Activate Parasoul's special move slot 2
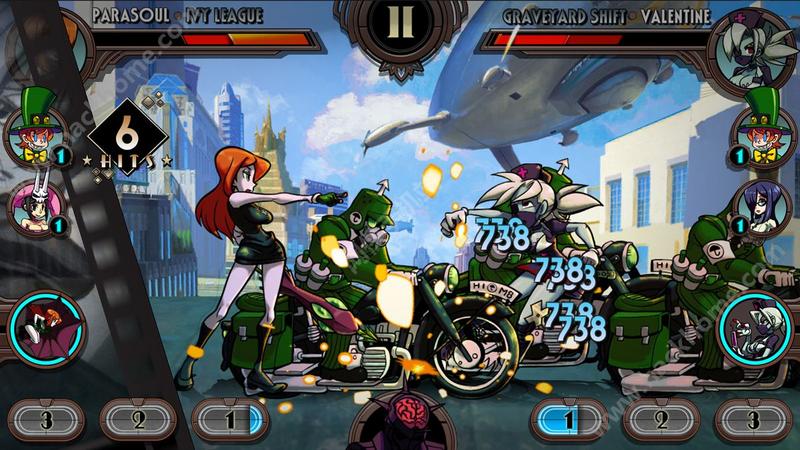This screenshot has height=450, width=800. (x=138, y=419)
